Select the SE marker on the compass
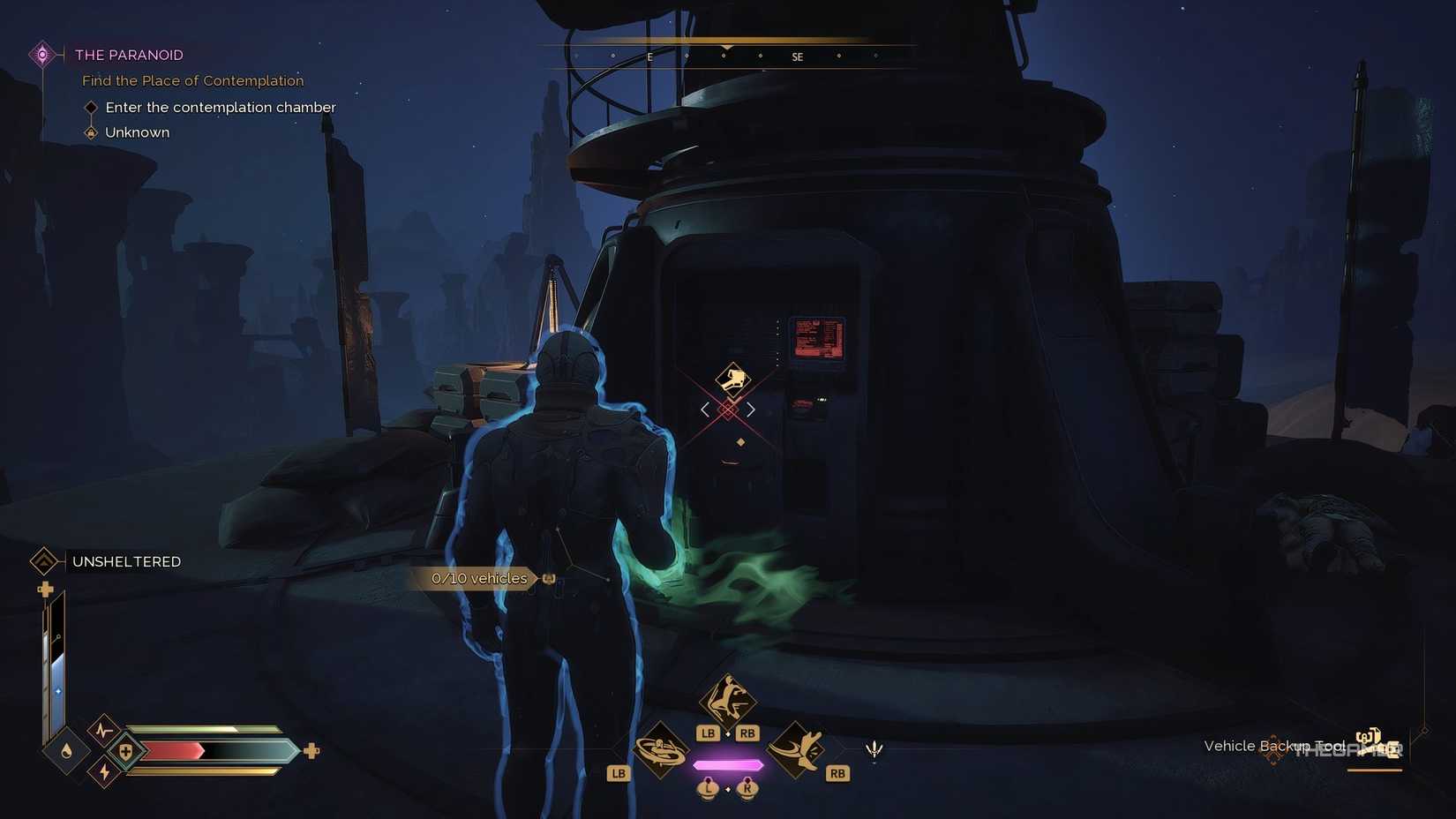The image size is (1456, 819). [797, 56]
